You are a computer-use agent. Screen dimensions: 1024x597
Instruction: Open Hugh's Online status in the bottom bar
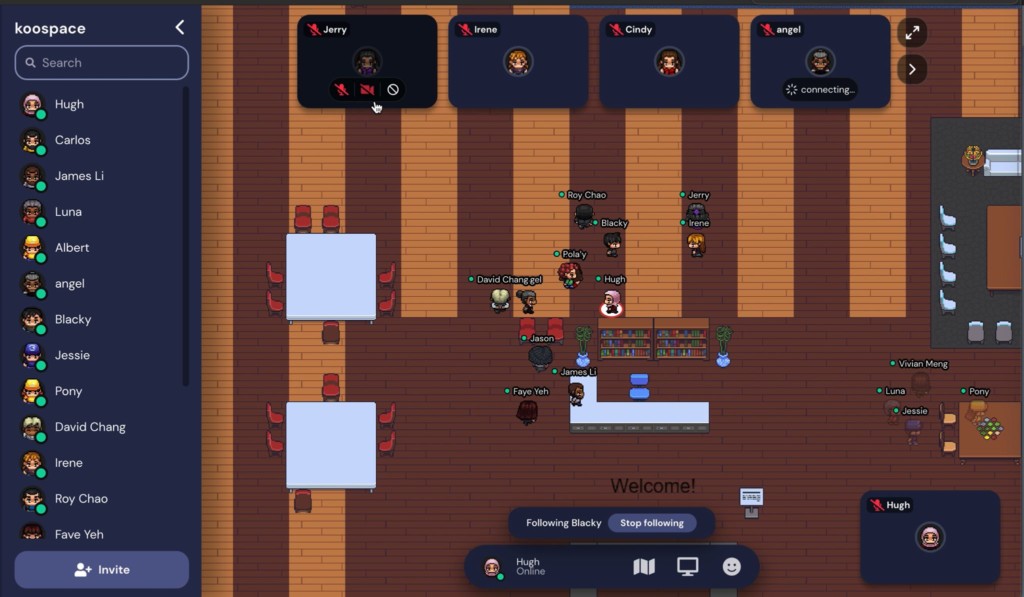(530, 567)
